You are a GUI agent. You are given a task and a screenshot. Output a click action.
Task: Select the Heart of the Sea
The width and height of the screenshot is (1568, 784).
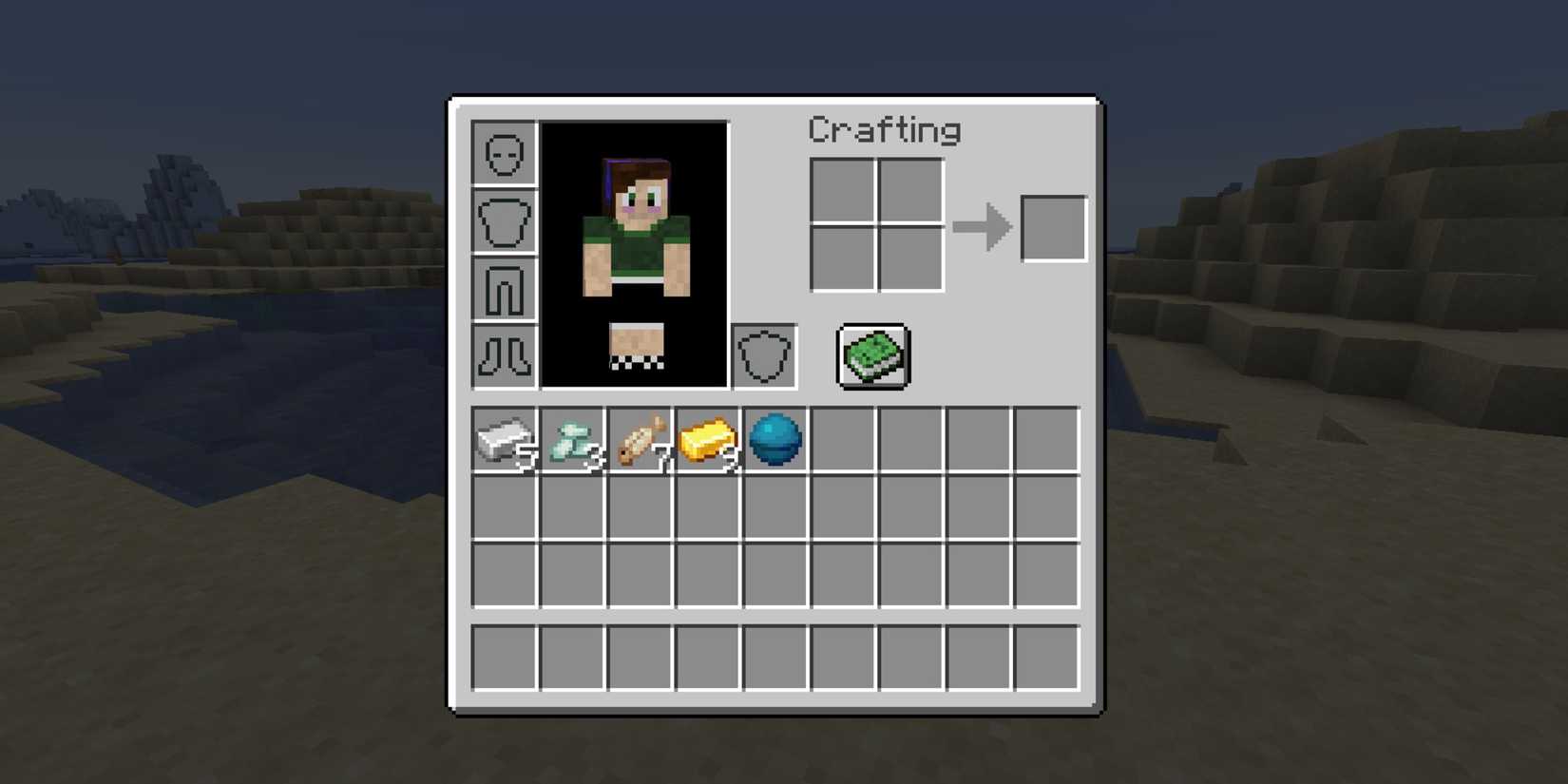[x=776, y=438]
